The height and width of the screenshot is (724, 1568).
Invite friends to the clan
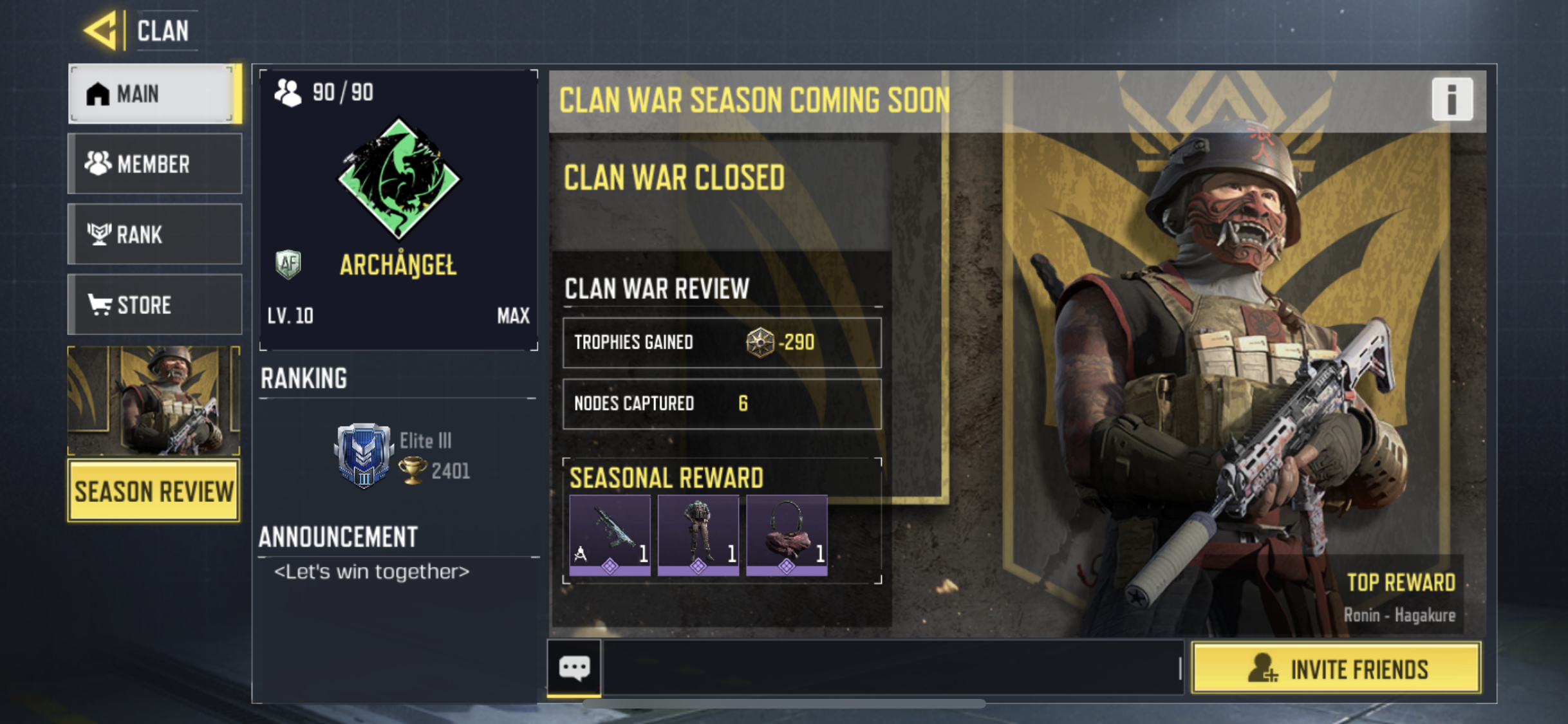pyautogui.click(x=1336, y=669)
